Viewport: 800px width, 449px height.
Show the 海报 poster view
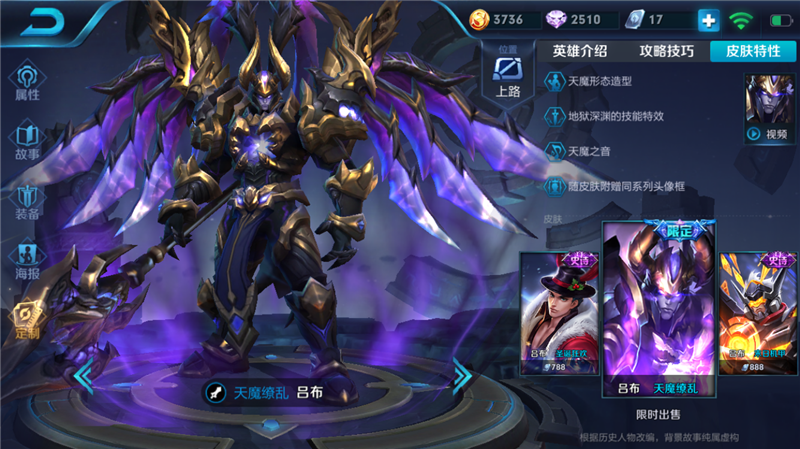tap(27, 259)
